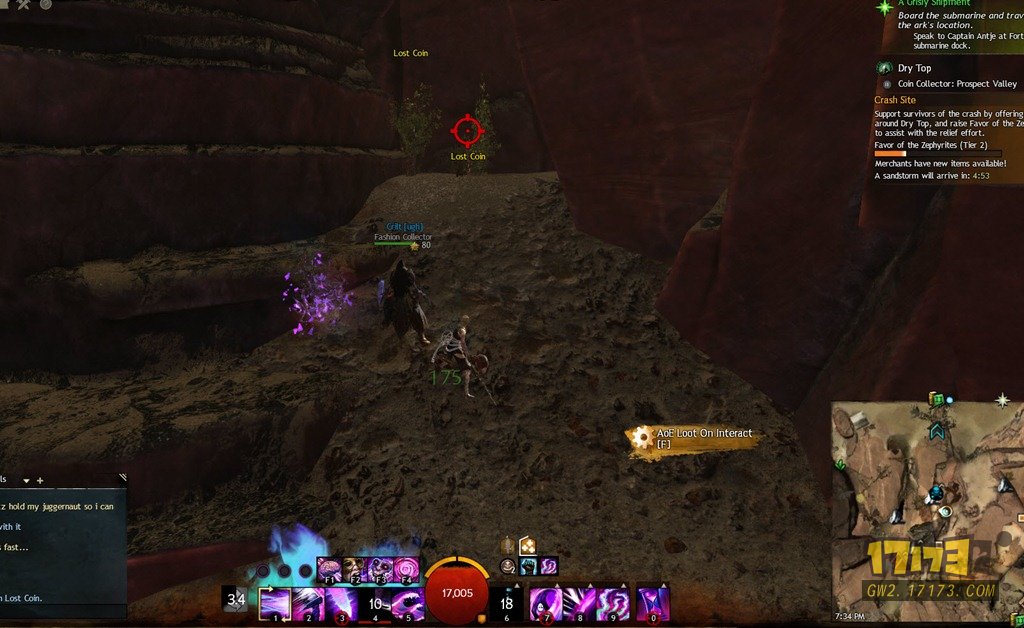Use weapon skill 2 on the skill bar
Screen dimensions: 1024x628
click(308, 604)
